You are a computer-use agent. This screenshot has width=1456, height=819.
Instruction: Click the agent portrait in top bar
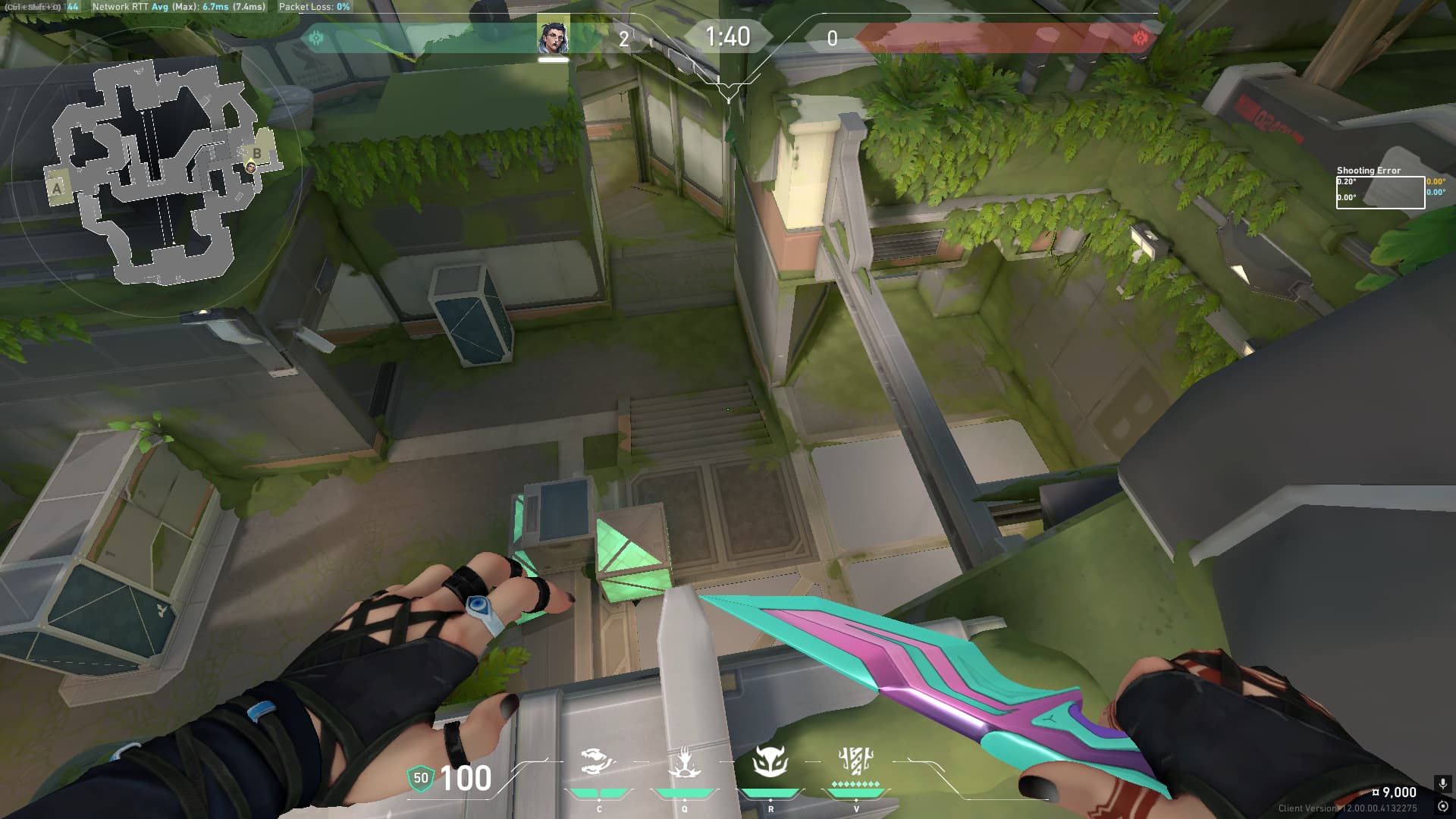553,36
